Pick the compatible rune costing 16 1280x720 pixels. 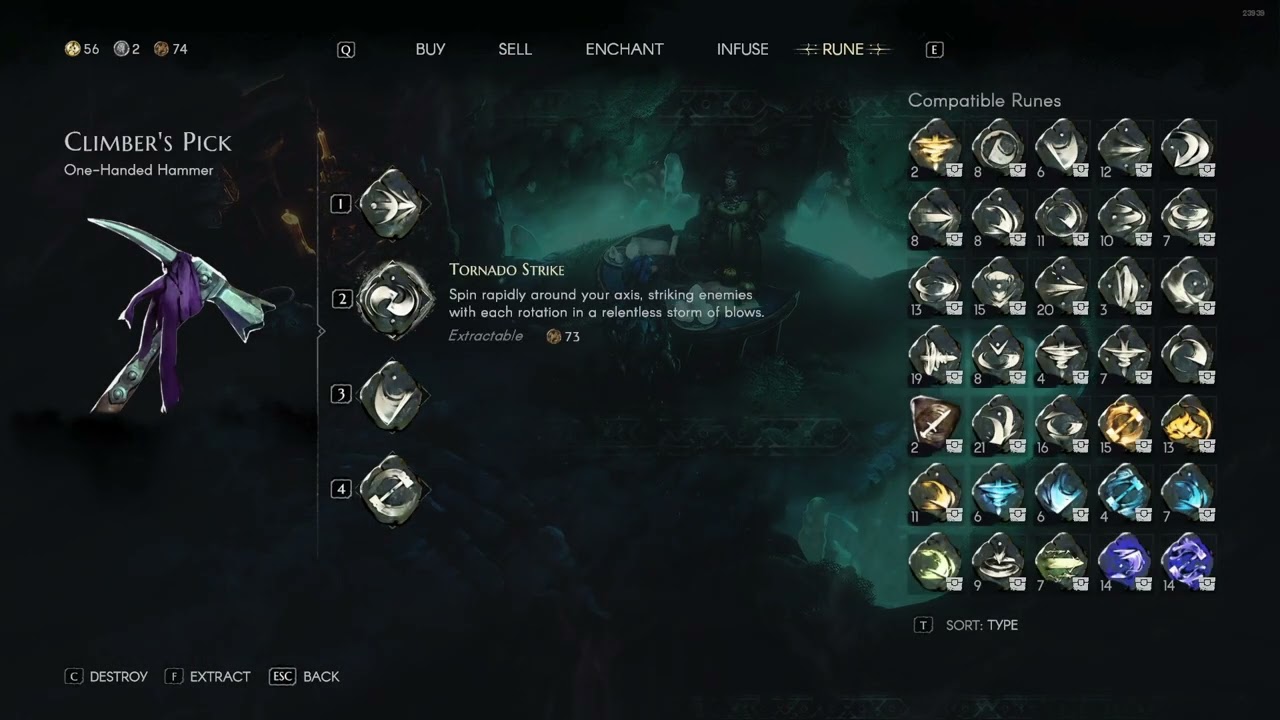coord(1060,424)
